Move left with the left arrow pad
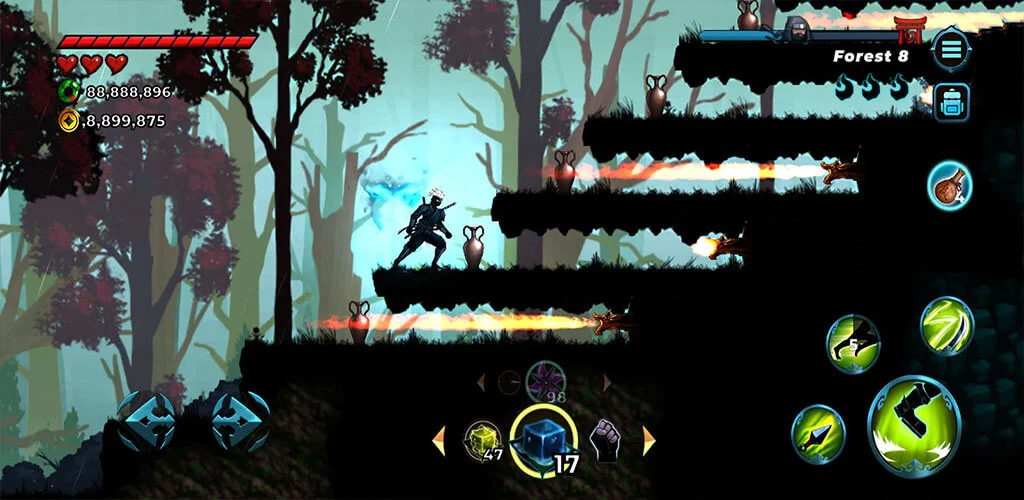Screen dimensions: 1024x500 (147, 421)
